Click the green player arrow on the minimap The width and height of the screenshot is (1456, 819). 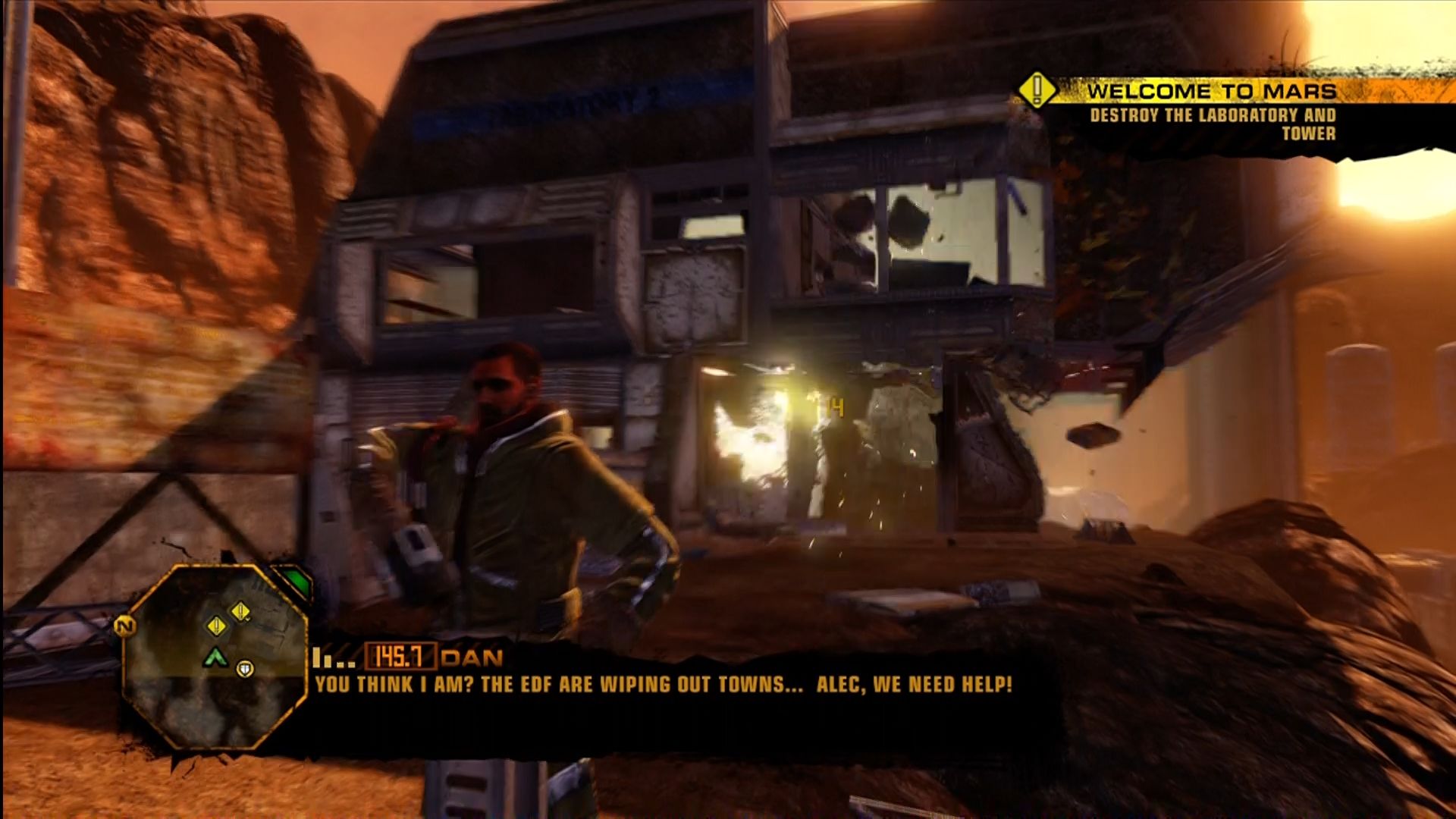point(216,657)
